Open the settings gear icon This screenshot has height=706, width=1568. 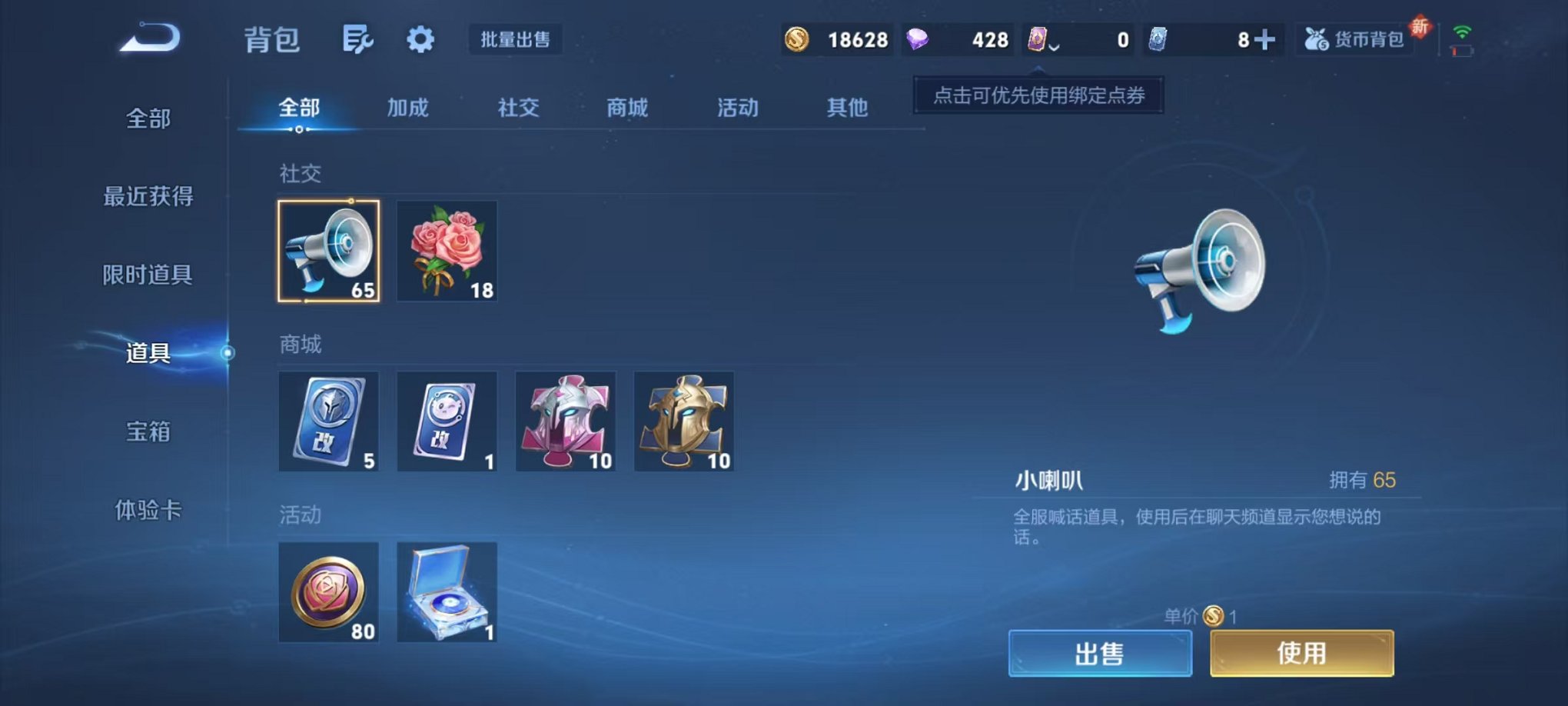tap(420, 38)
